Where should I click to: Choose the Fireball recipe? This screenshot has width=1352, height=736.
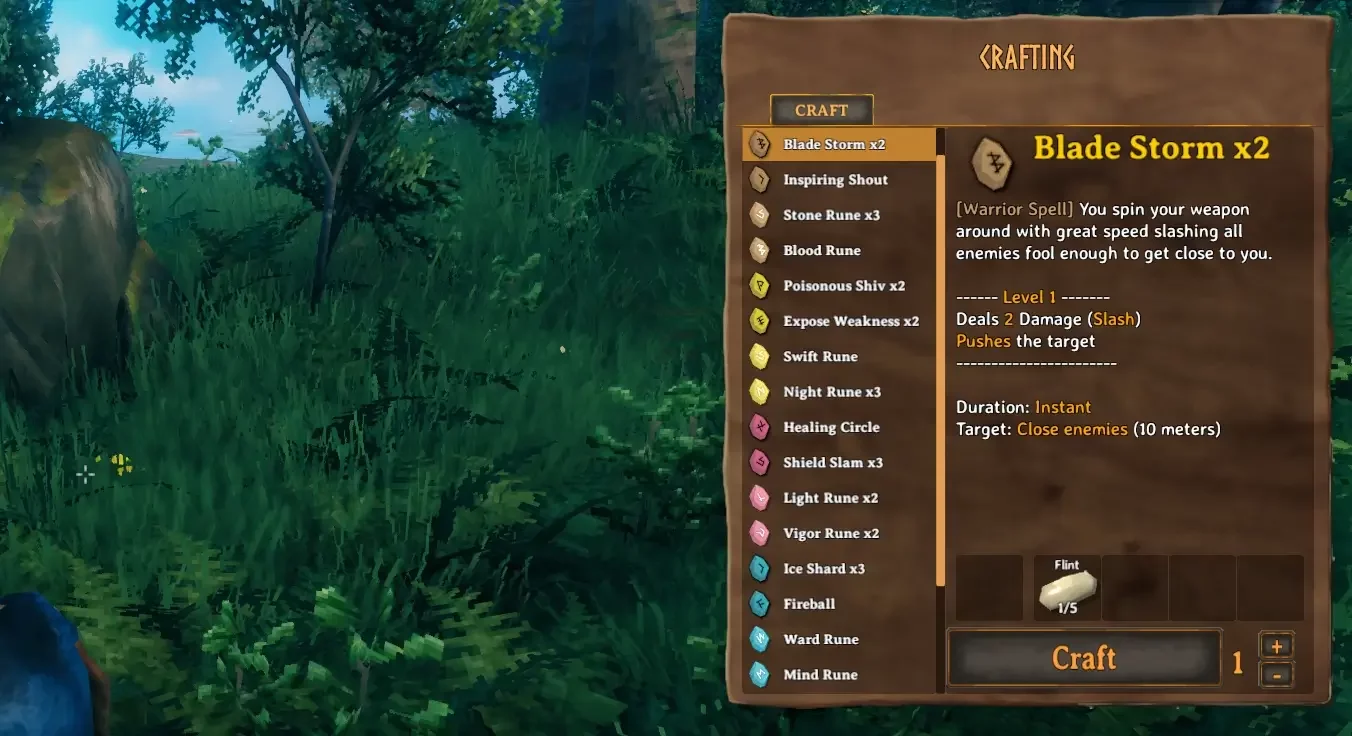click(x=809, y=604)
